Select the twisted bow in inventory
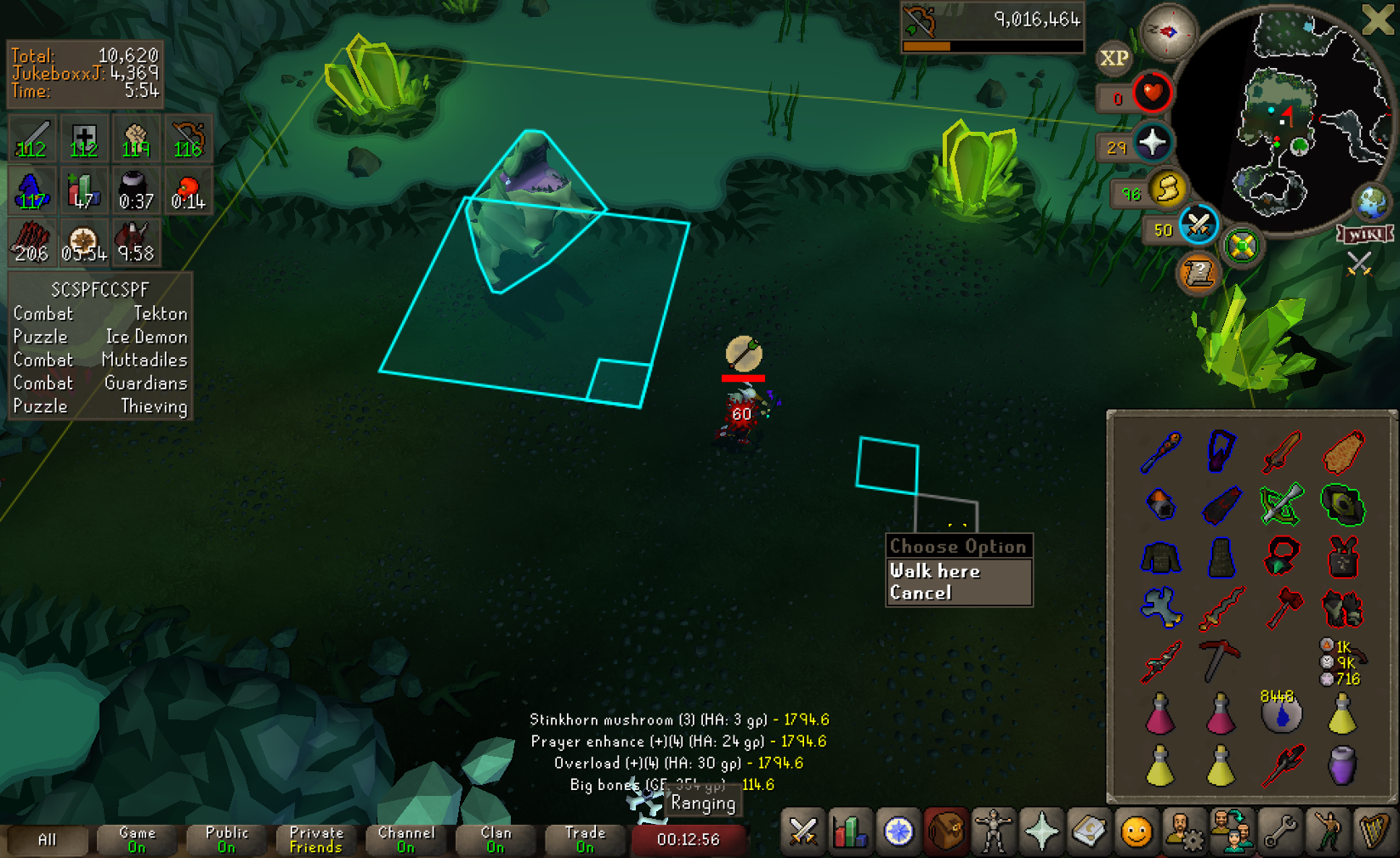Screen dimensions: 1400x858 [x=1281, y=503]
